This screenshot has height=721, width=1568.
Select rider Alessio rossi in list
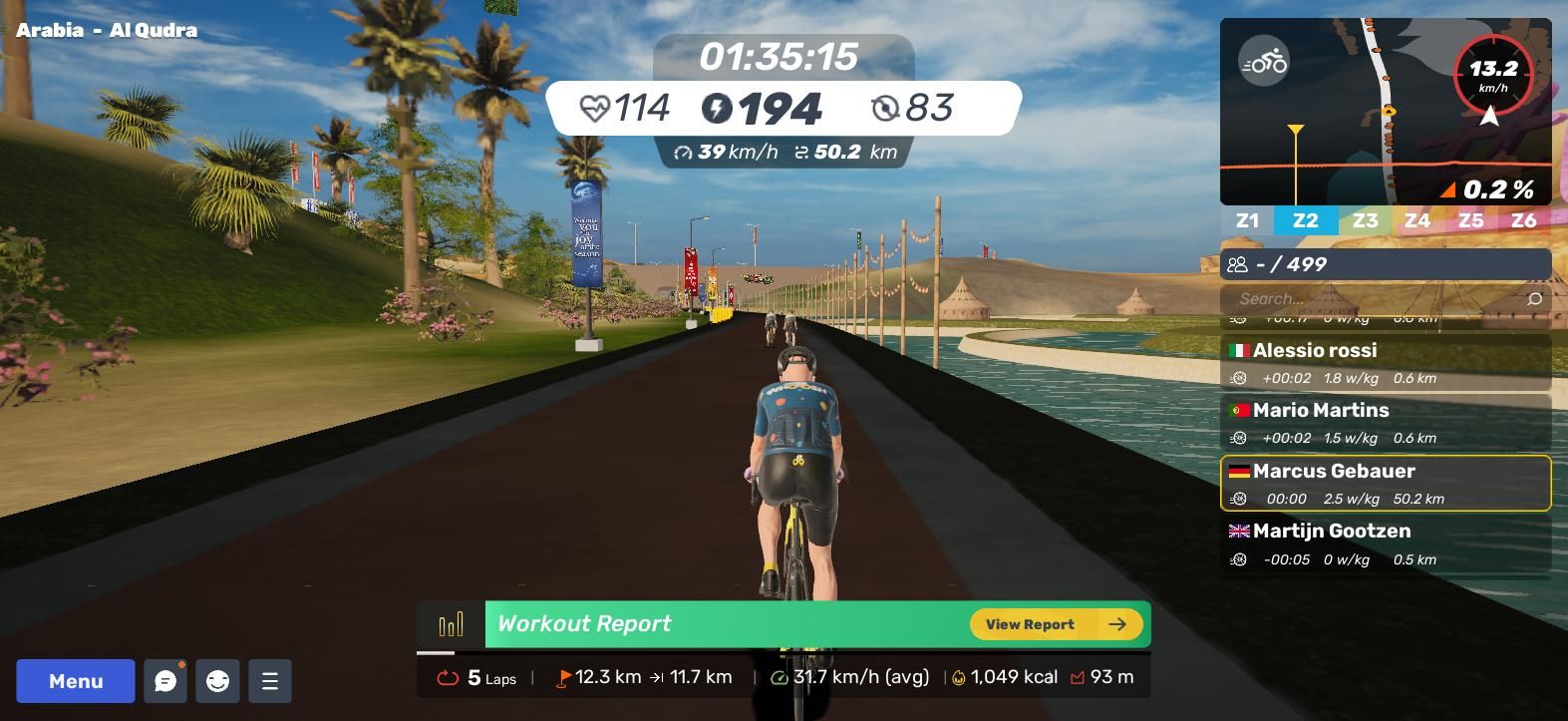pos(1386,363)
